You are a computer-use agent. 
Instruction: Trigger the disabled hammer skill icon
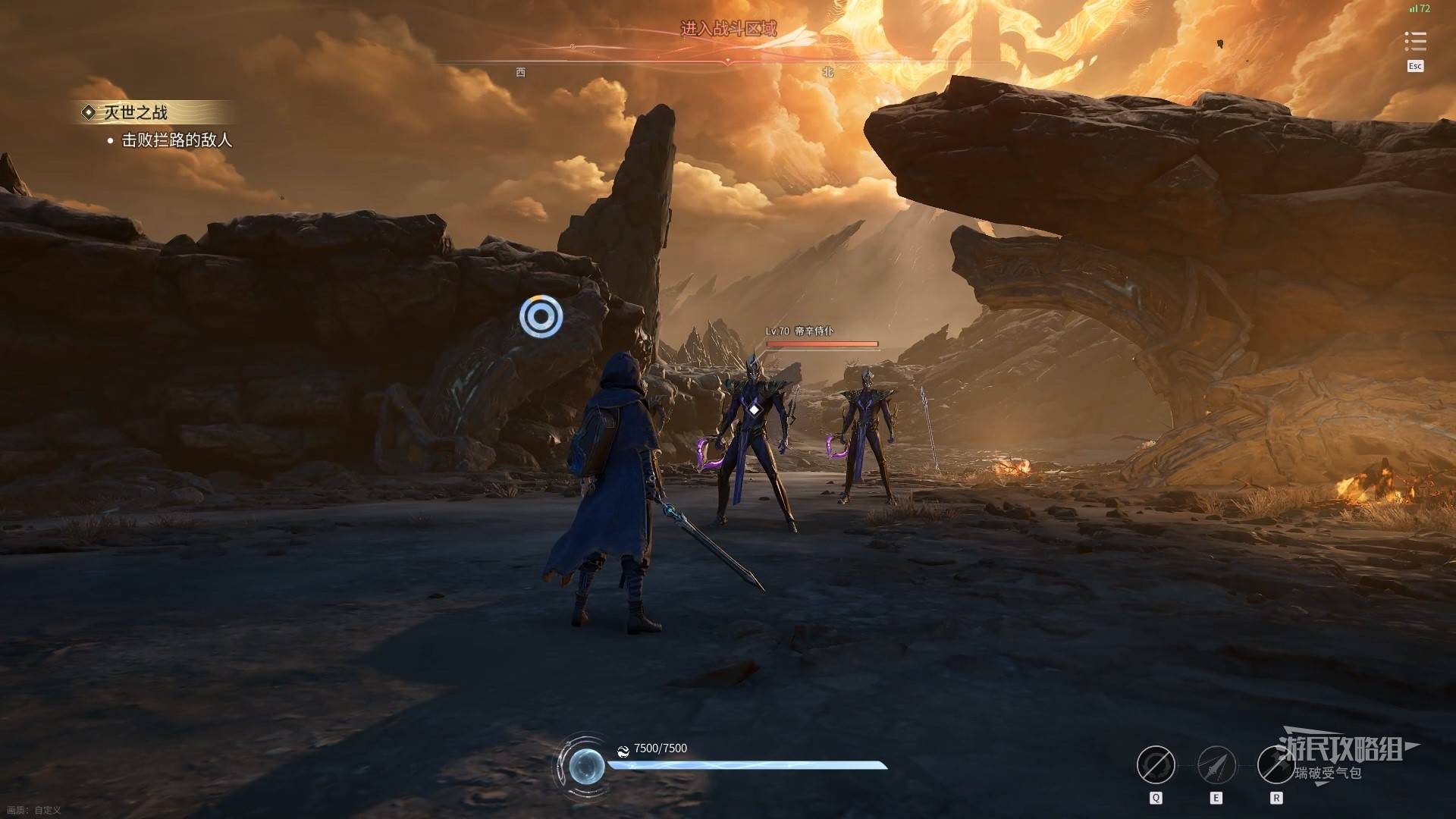click(x=1276, y=764)
